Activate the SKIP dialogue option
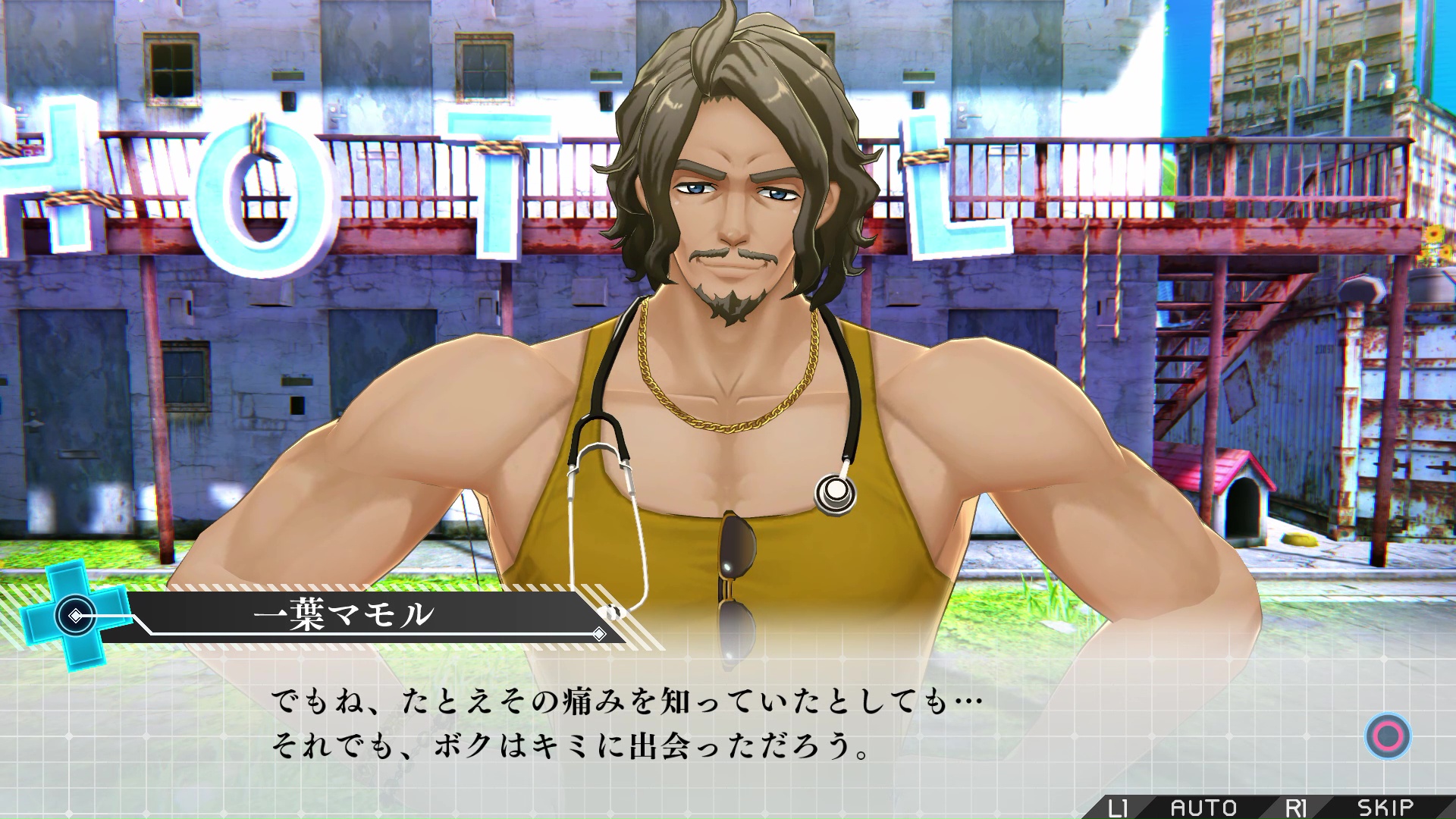 1385,808
